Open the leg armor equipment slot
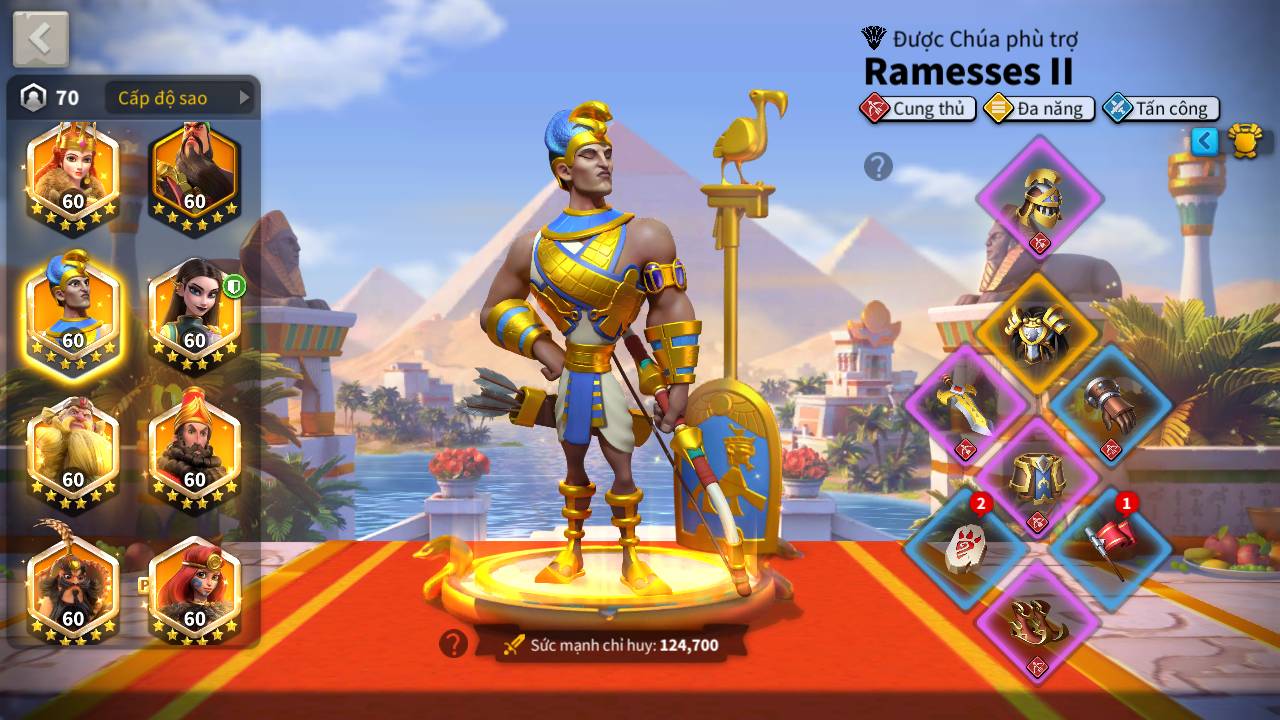 click(1037, 478)
